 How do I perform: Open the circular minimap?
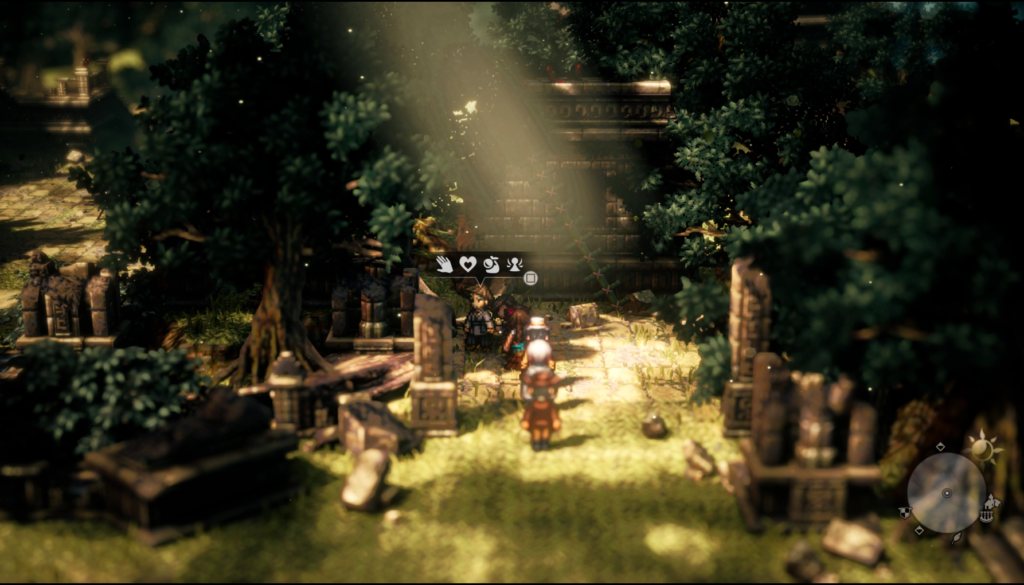pos(946,493)
